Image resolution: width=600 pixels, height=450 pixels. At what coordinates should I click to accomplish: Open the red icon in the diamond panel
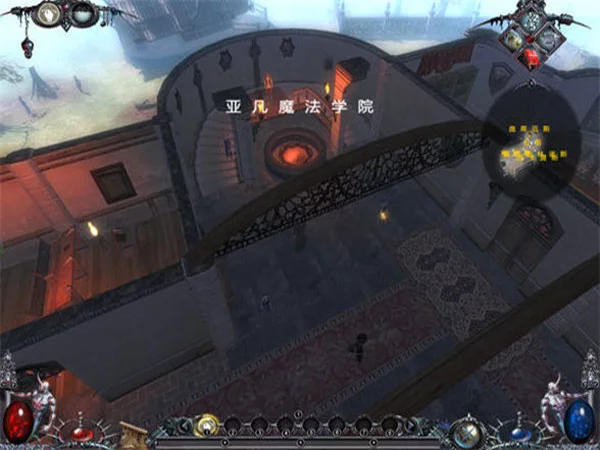(533, 56)
